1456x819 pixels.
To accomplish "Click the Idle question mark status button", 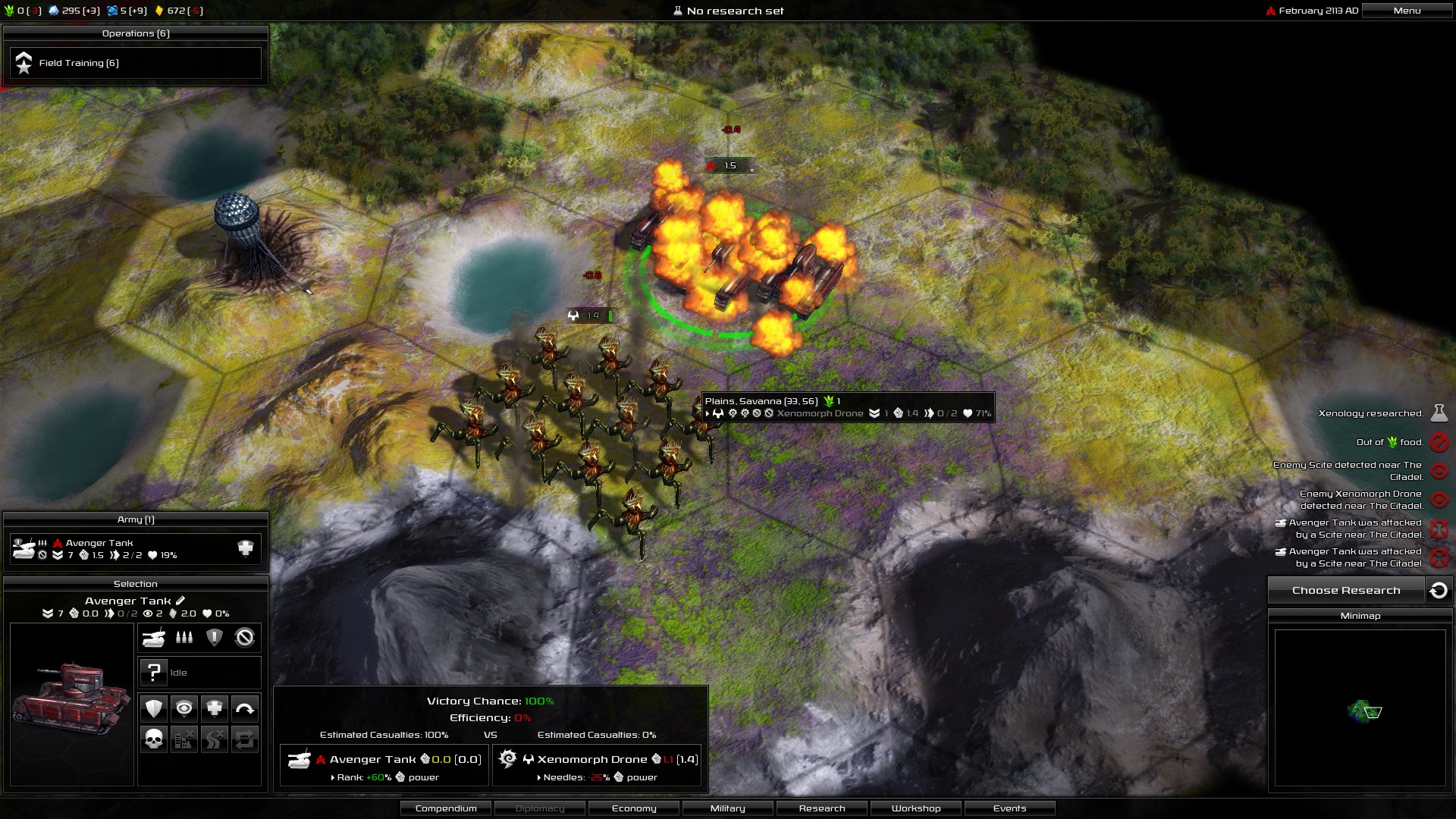I will point(154,673).
